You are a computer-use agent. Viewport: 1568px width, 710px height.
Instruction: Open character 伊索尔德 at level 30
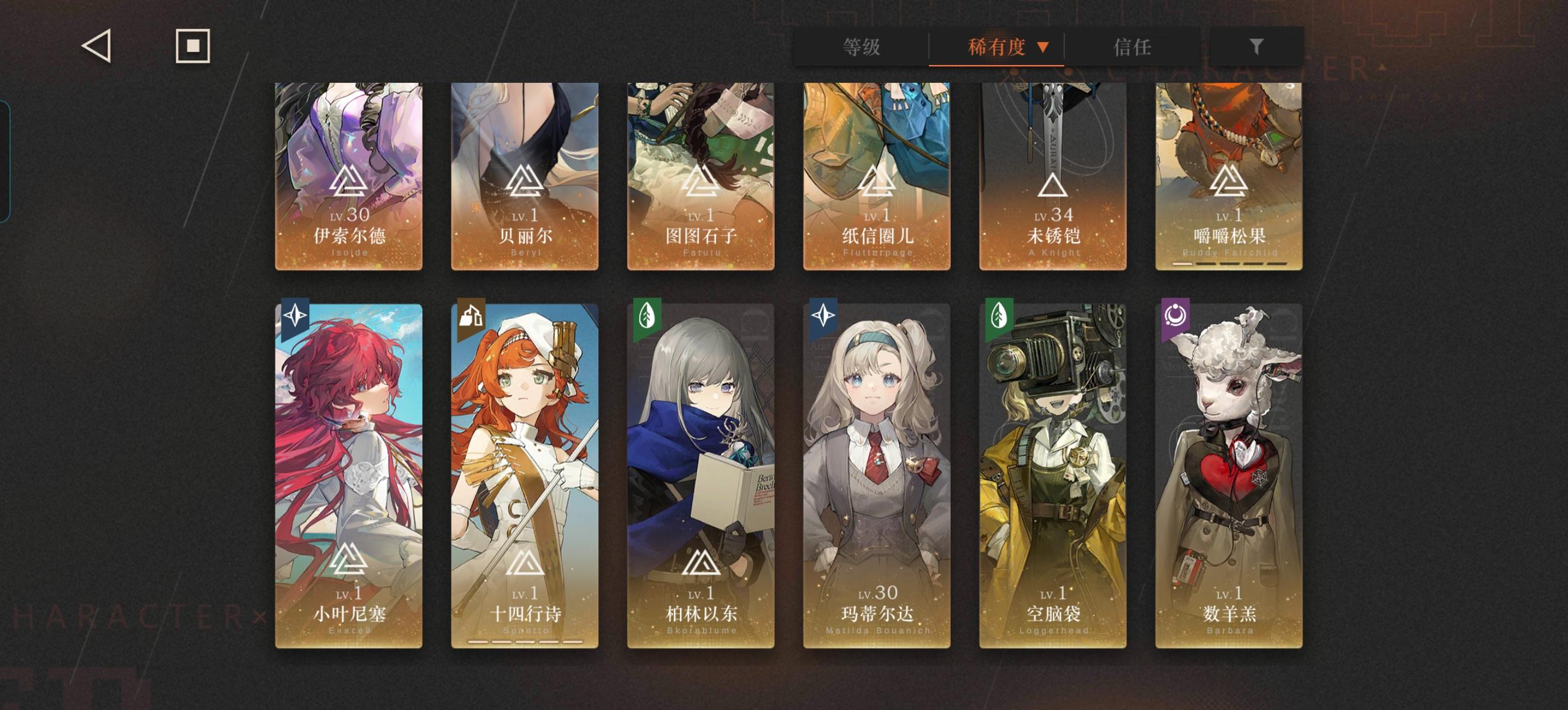348,176
